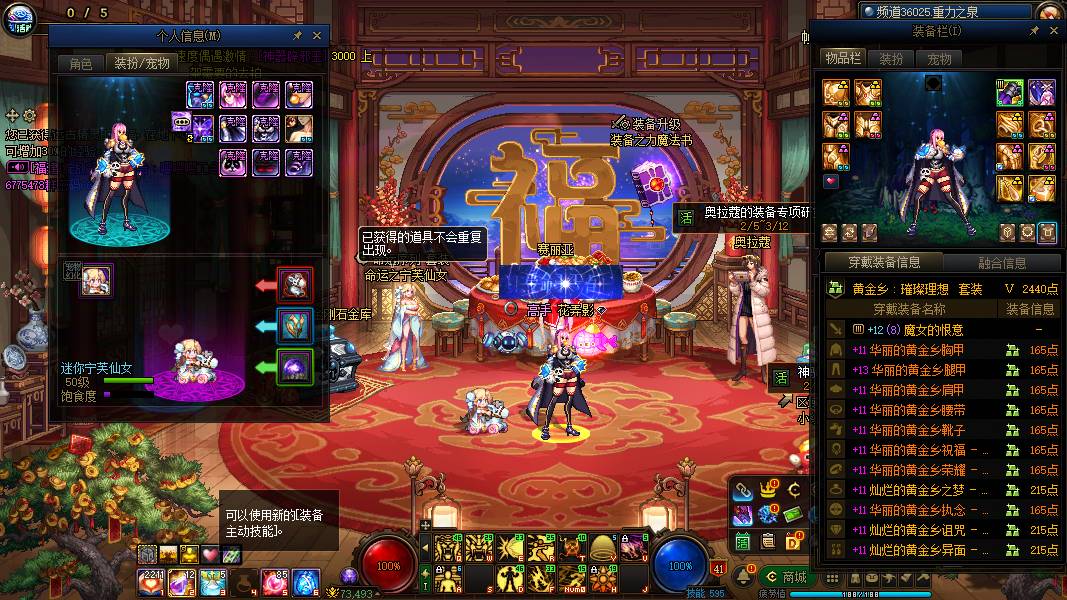The height and width of the screenshot is (600, 1067).
Task: Click the pink heart slot in equipment panel
Action: point(831,182)
